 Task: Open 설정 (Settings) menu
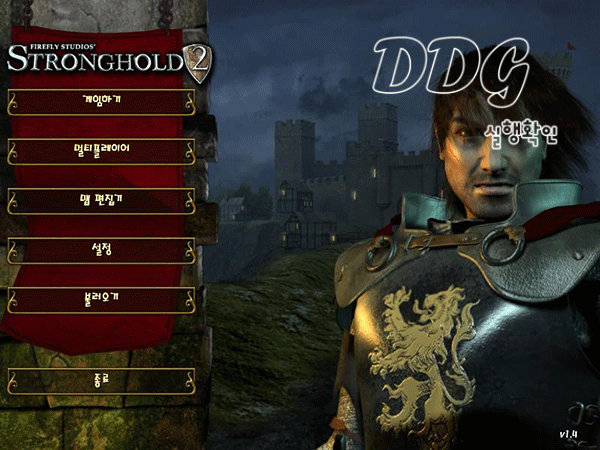[100, 248]
